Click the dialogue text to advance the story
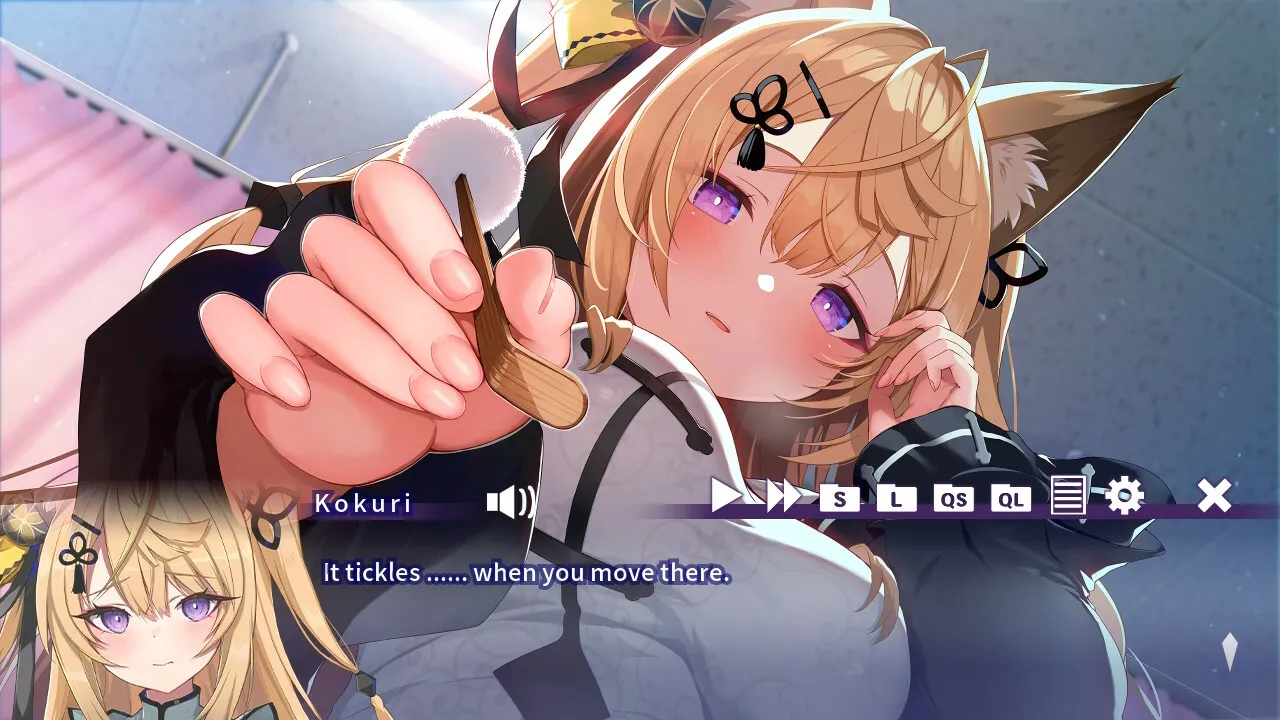Screen dimensions: 1280x720 click(524, 574)
